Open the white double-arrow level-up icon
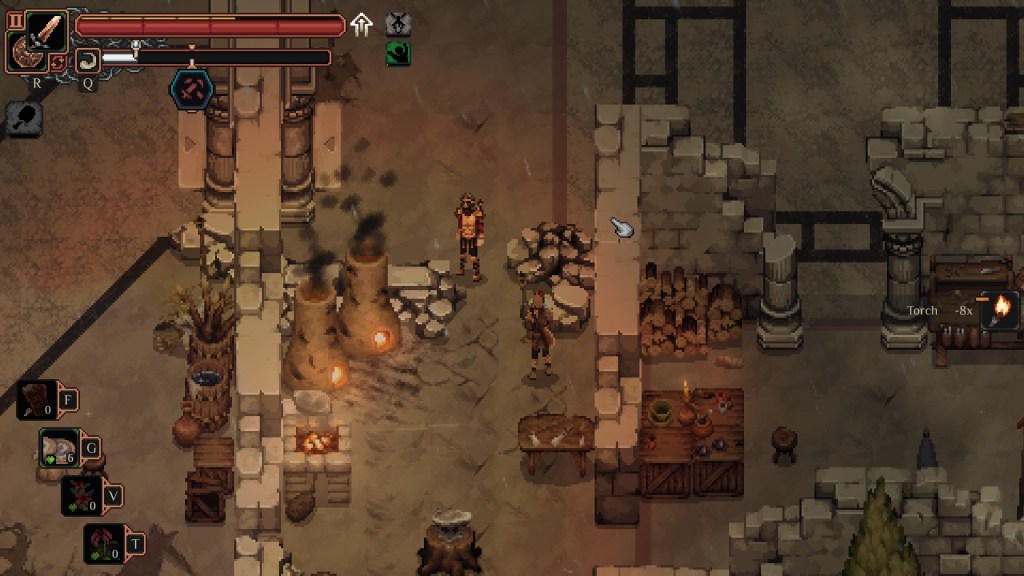 [361, 25]
